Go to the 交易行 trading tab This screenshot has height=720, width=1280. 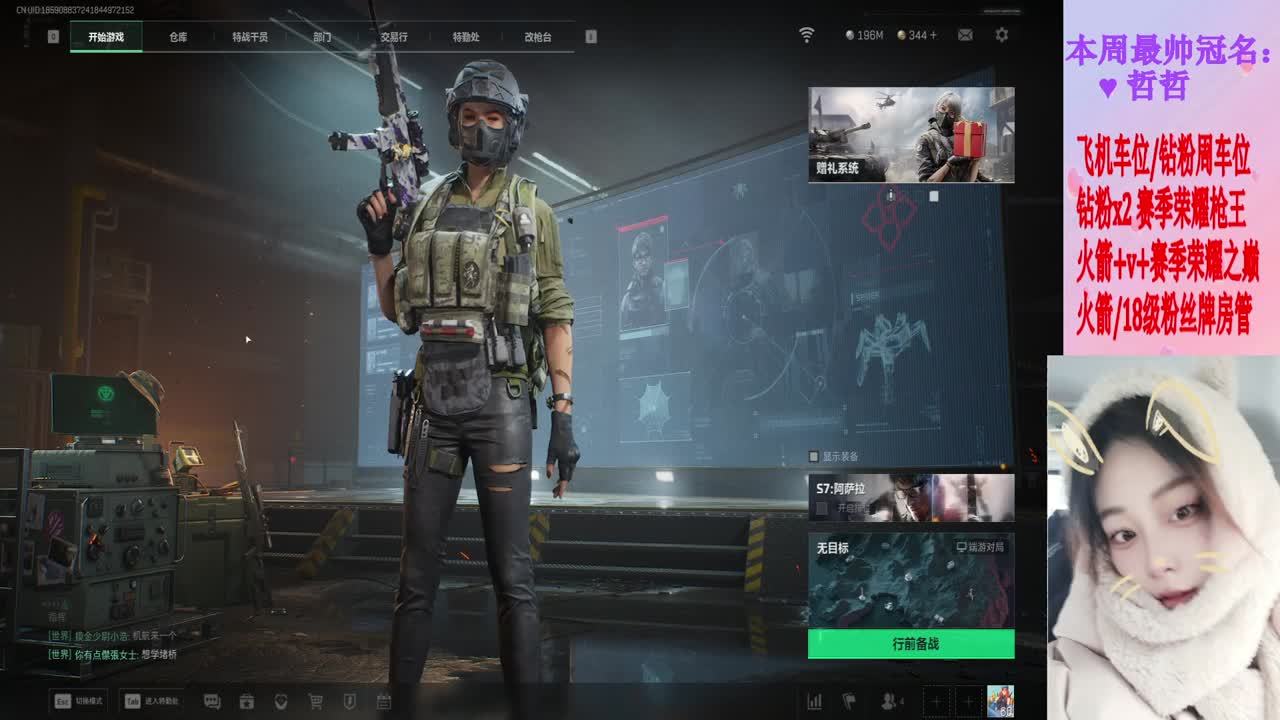(394, 37)
